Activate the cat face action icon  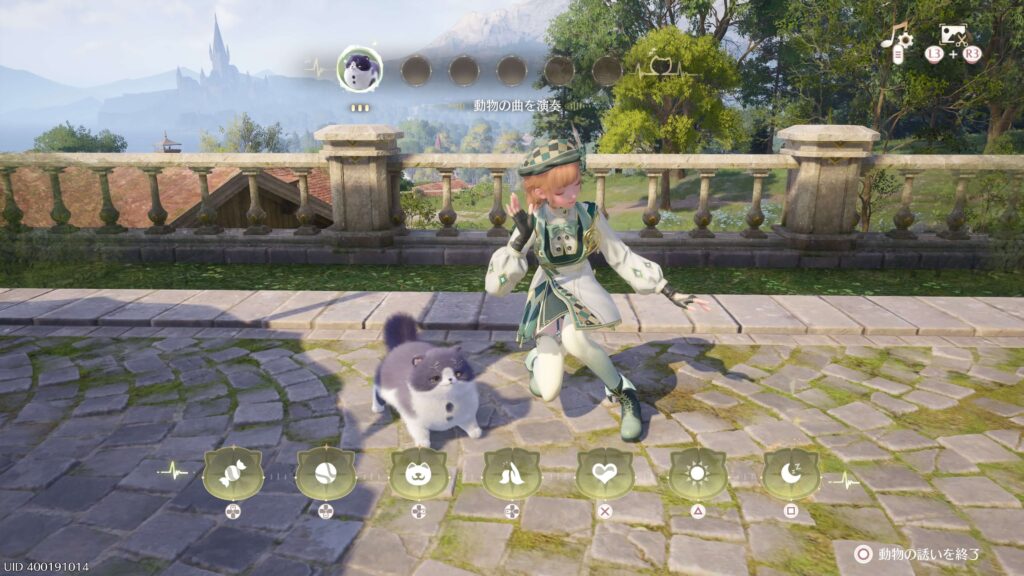click(x=419, y=473)
